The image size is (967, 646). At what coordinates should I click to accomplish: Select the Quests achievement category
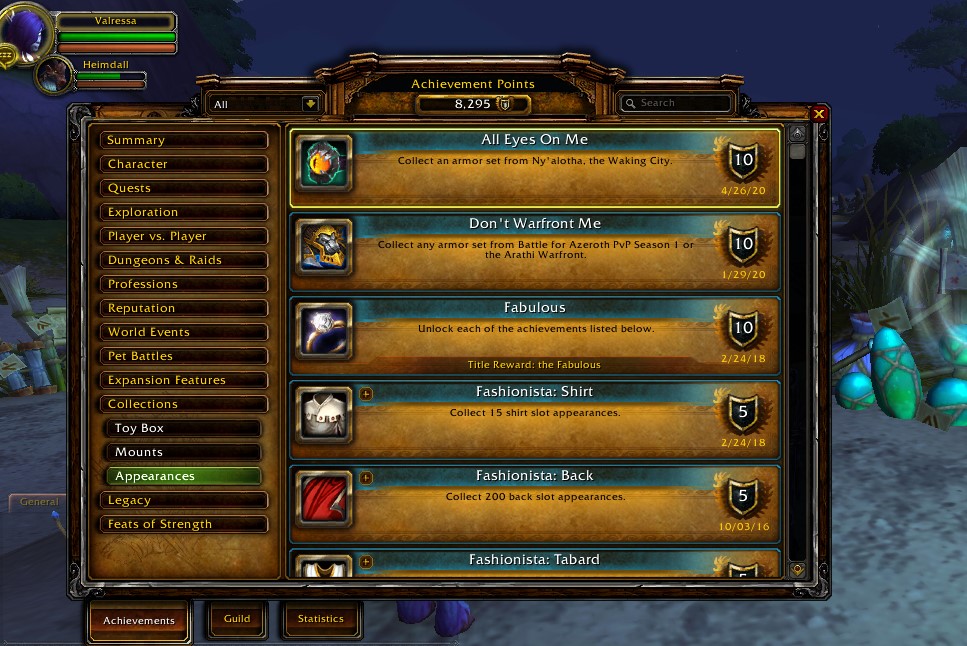coord(183,188)
